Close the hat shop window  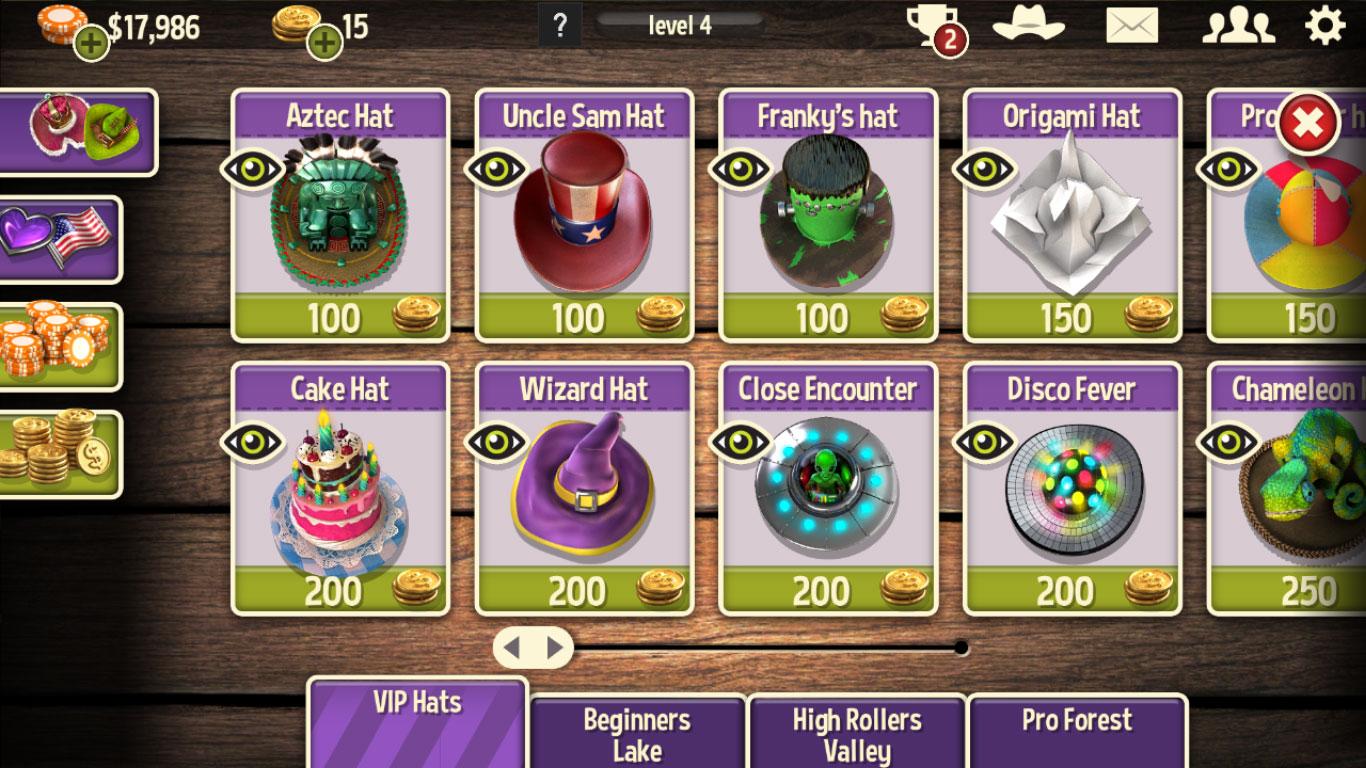[1309, 123]
